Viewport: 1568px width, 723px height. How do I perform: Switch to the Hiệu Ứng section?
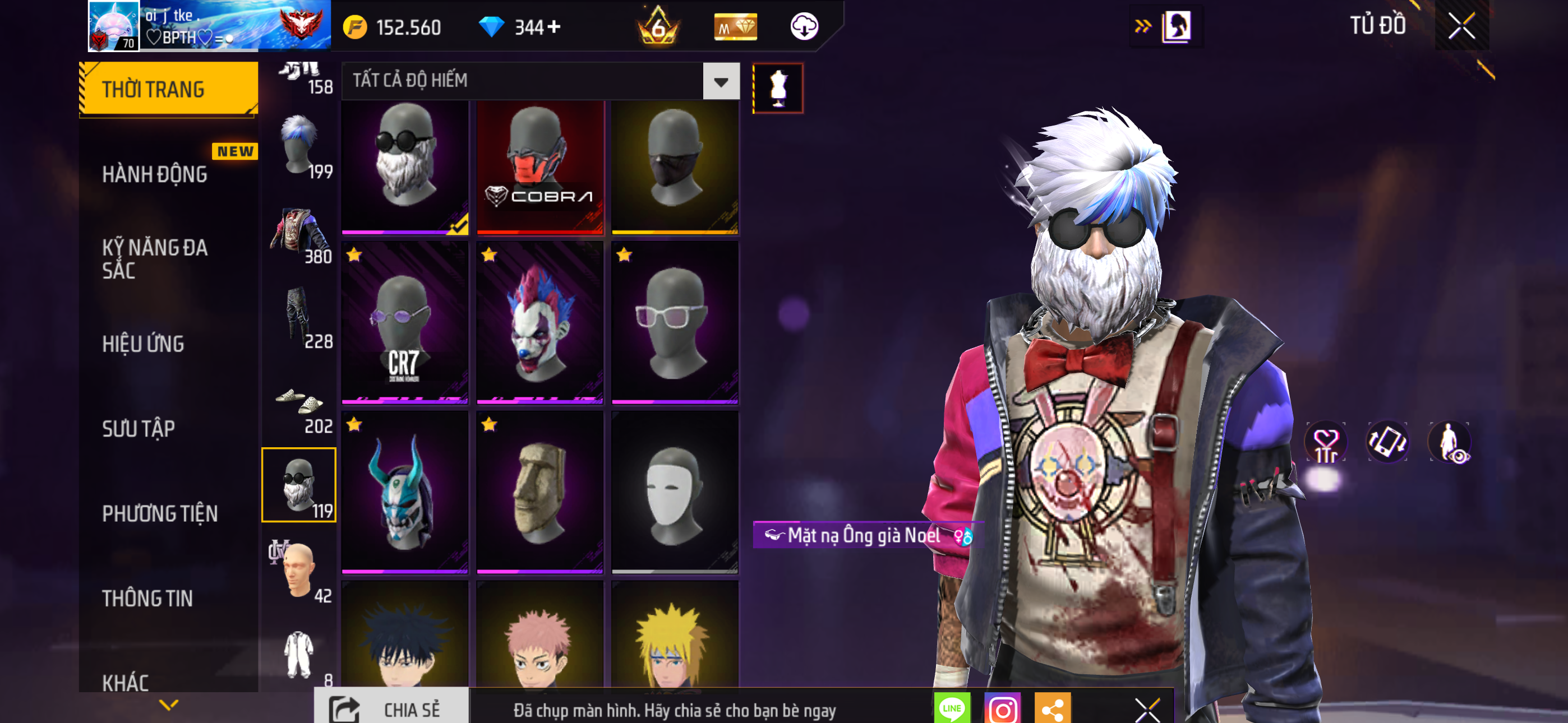[x=143, y=344]
